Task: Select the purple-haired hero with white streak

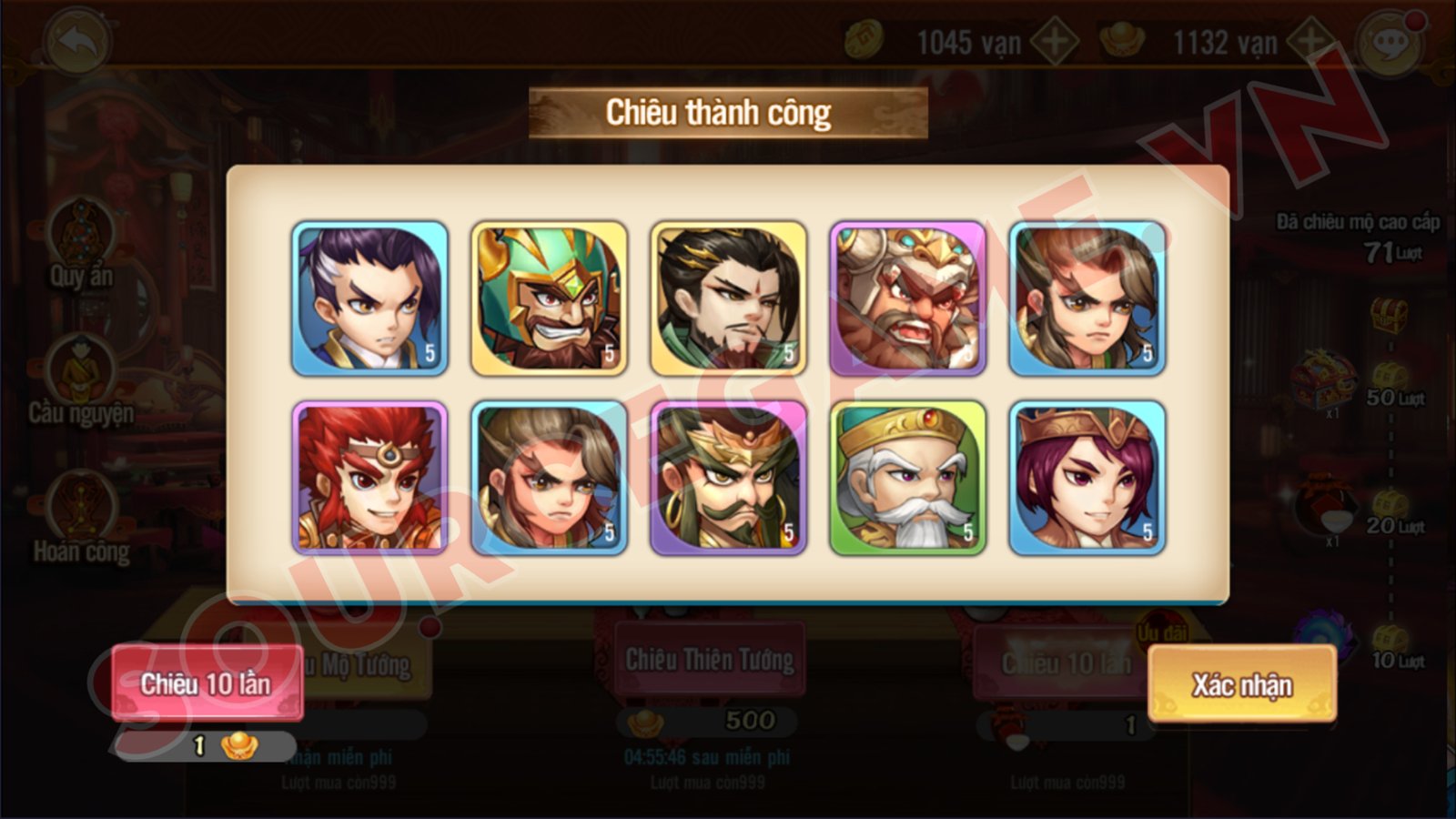Action: pyautogui.click(x=369, y=298)
